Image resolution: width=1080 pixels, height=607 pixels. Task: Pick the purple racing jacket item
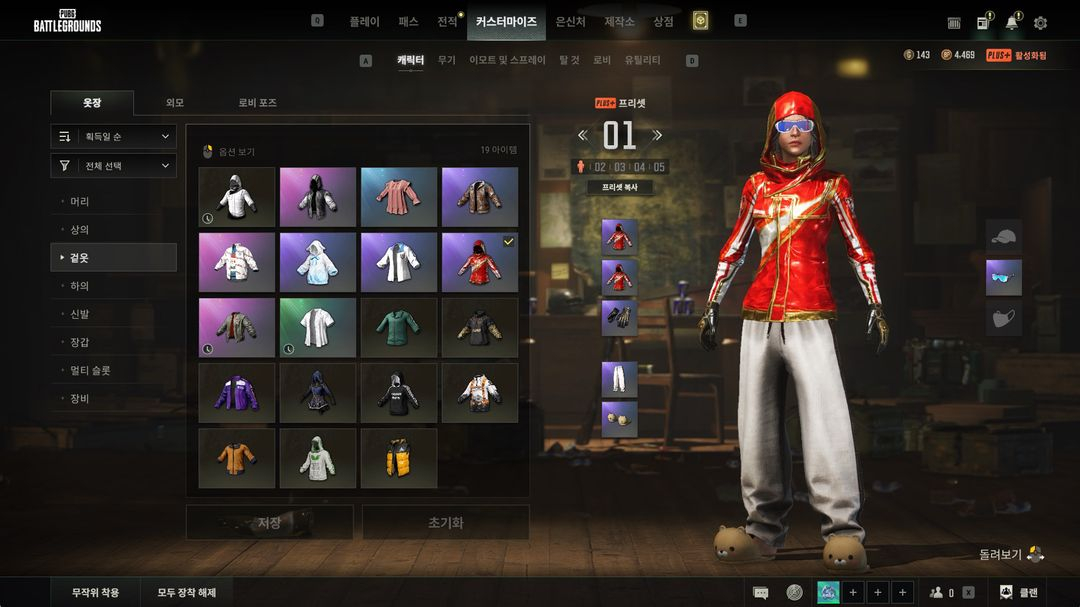click(236, 393)
